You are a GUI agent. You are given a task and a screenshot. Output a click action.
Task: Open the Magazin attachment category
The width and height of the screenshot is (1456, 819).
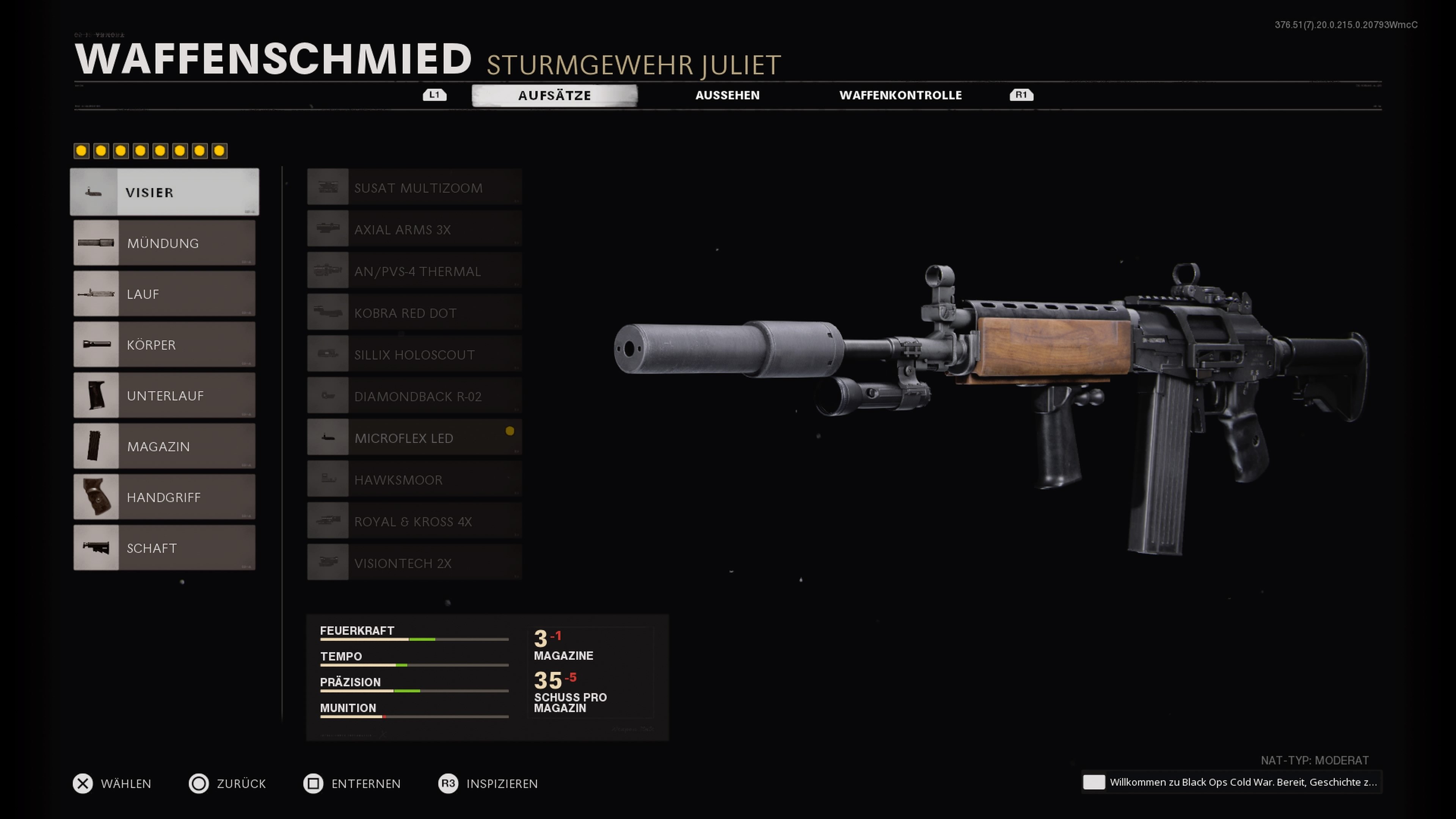pos(165,447)
